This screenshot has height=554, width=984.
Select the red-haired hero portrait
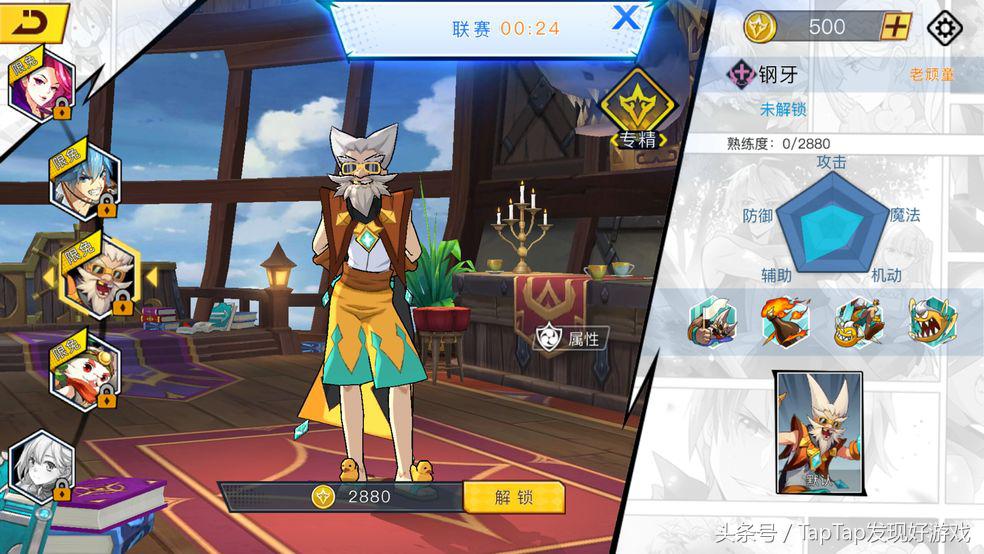pyautogui.click(x=39, y=86)
